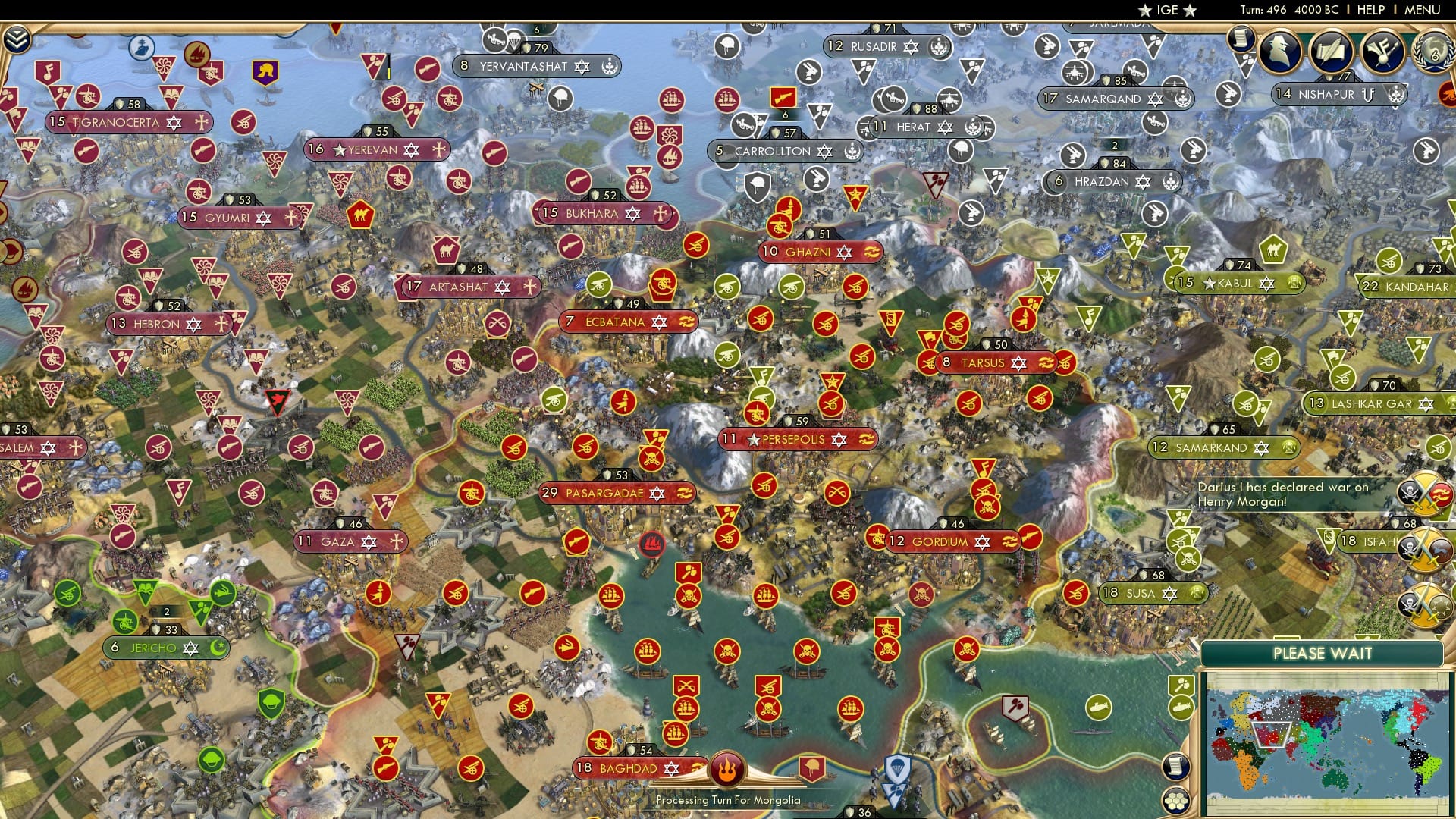Open the Social Policies scroll-and-quill icon
This screenshot has width=1456, height=819.
1332,50
